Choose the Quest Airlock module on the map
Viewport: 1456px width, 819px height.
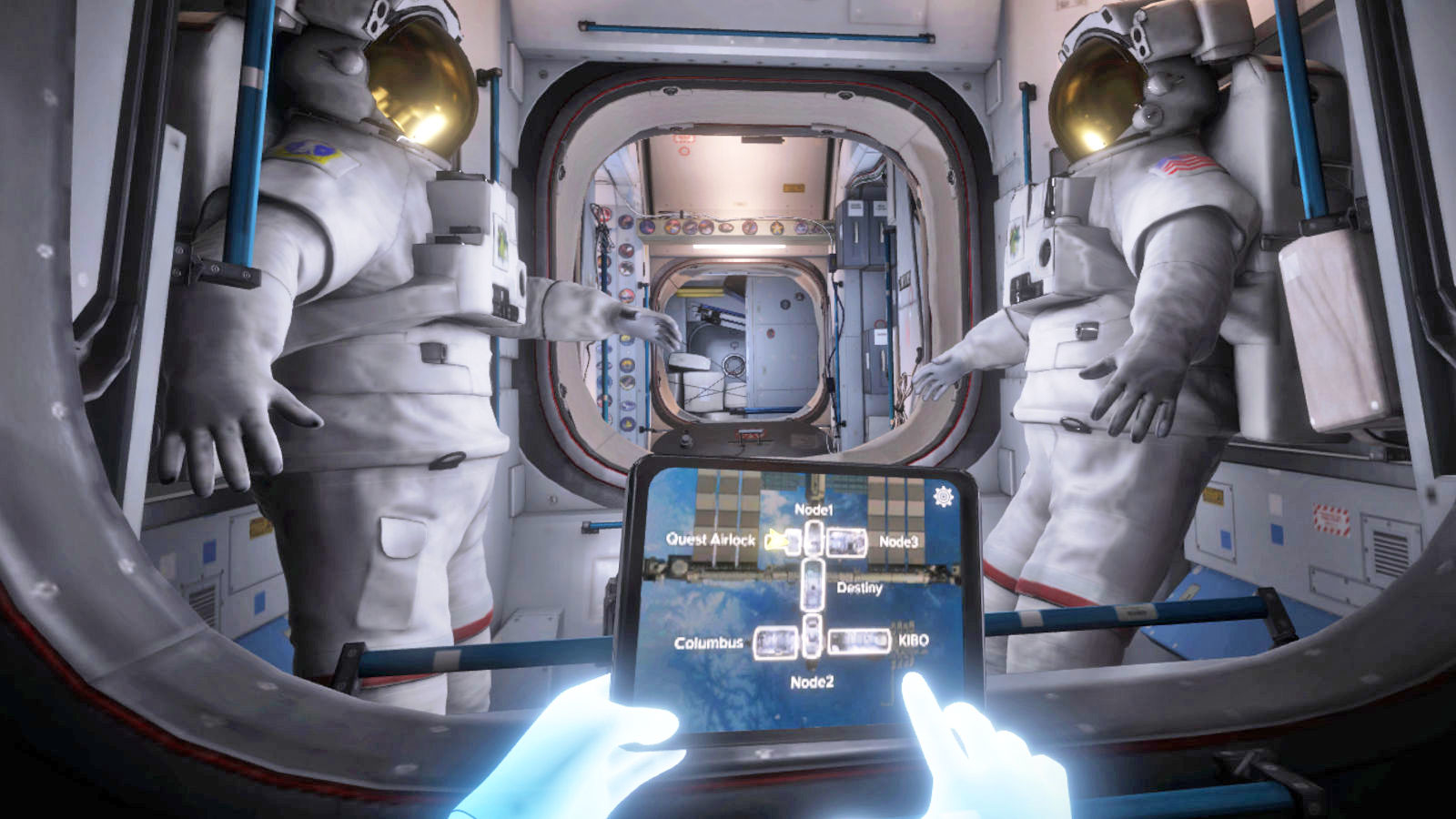click(786, 541)
